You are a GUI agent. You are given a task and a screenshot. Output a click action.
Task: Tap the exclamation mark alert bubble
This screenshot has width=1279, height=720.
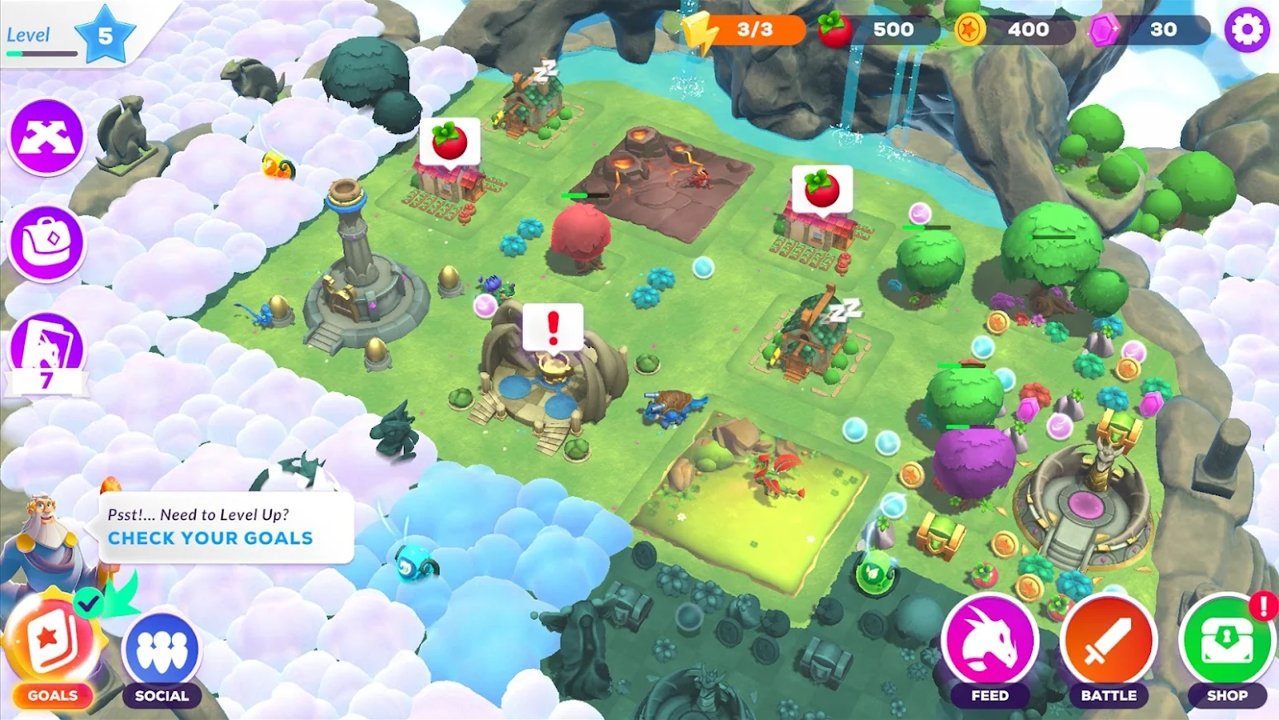552,326
